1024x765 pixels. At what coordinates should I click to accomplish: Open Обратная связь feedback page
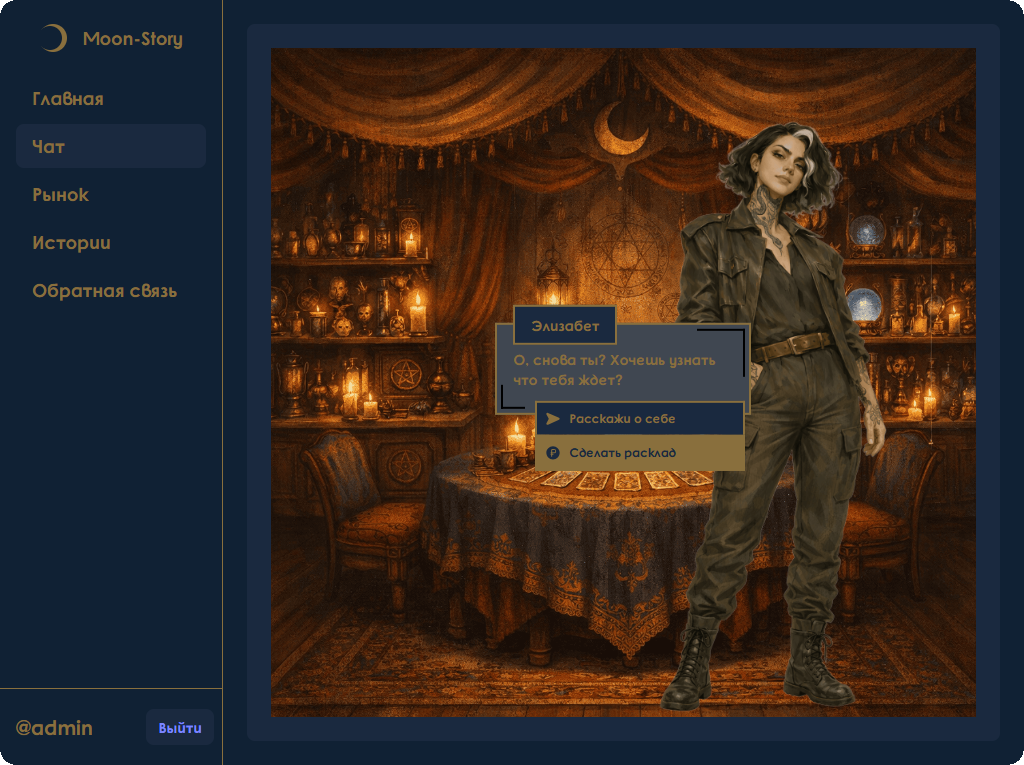[x=105, y=291]
